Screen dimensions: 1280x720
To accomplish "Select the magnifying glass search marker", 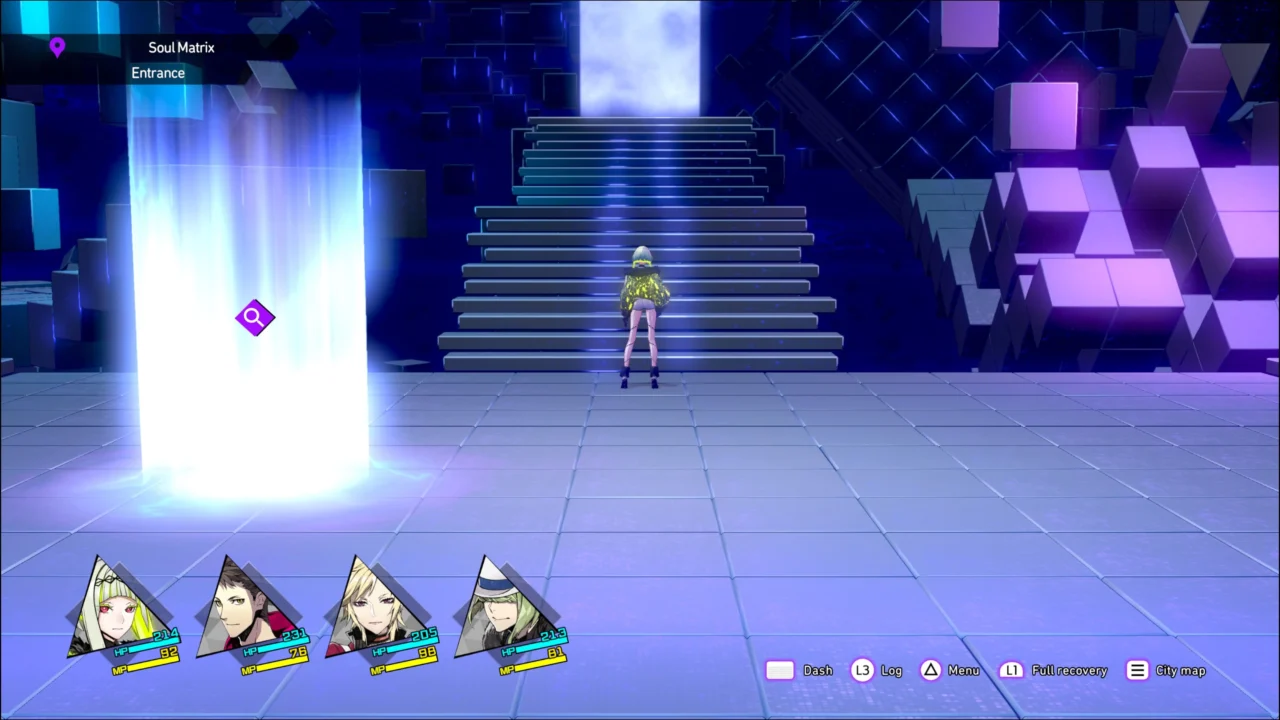I will [254, 317].
